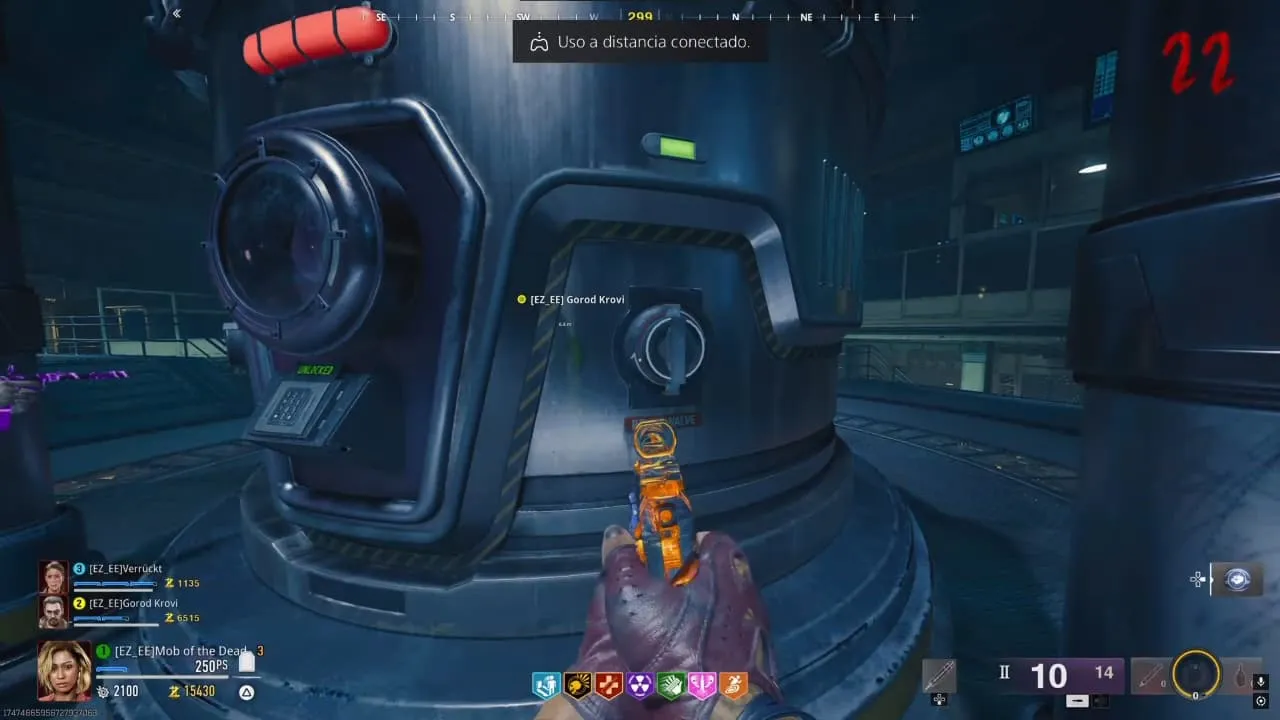Screen dimensions: 1280x720
Task: Select the orange Stamin-Up perk icon
Action: click(x=734, y=685)
